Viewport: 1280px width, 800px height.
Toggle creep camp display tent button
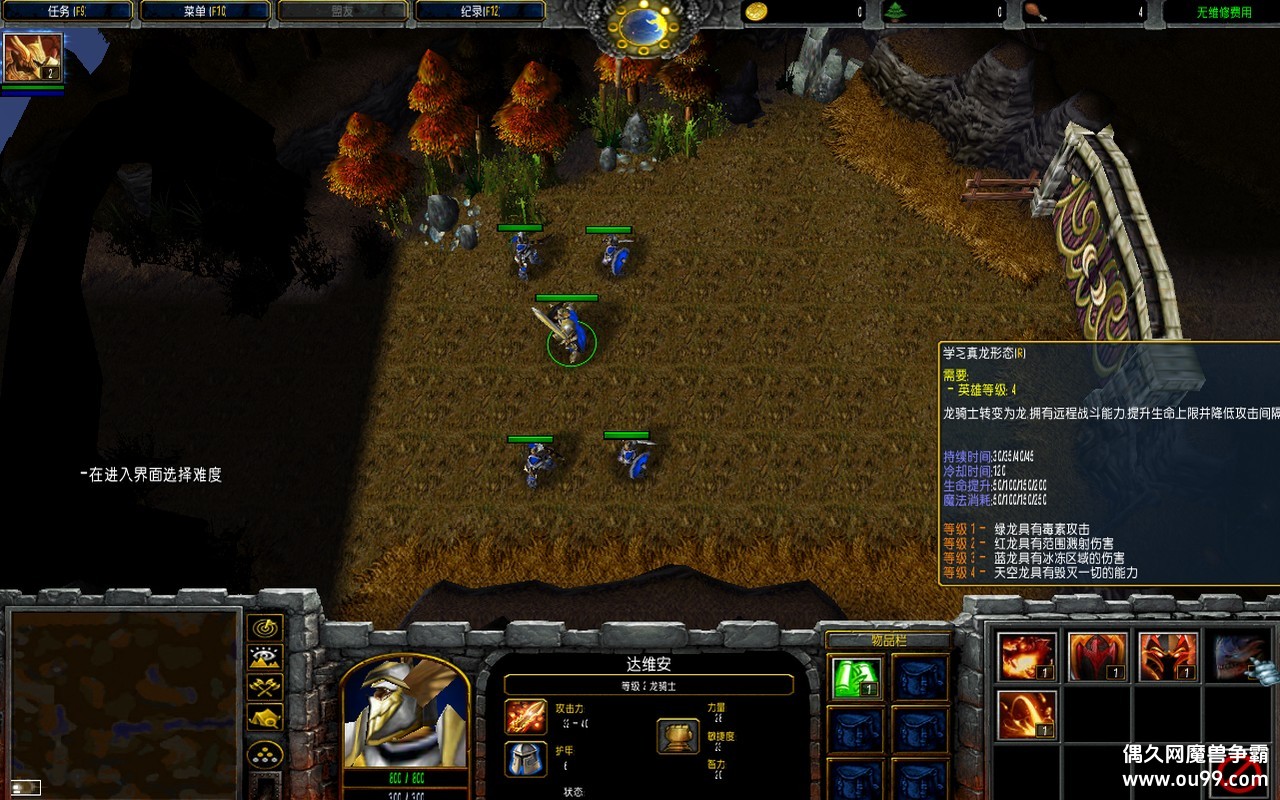pyautogui.click(x=265, y=717)
